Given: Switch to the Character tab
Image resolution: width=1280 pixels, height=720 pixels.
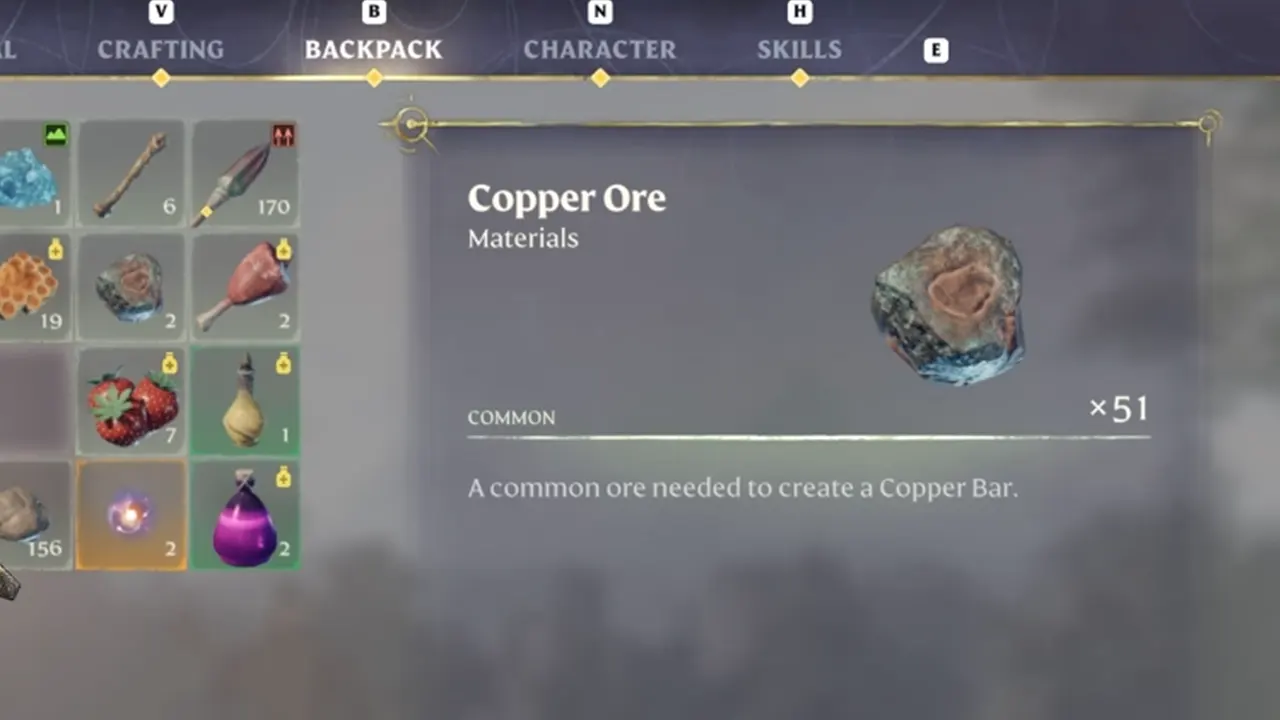Looking at the screenshot, I should (x=600, y=49).
